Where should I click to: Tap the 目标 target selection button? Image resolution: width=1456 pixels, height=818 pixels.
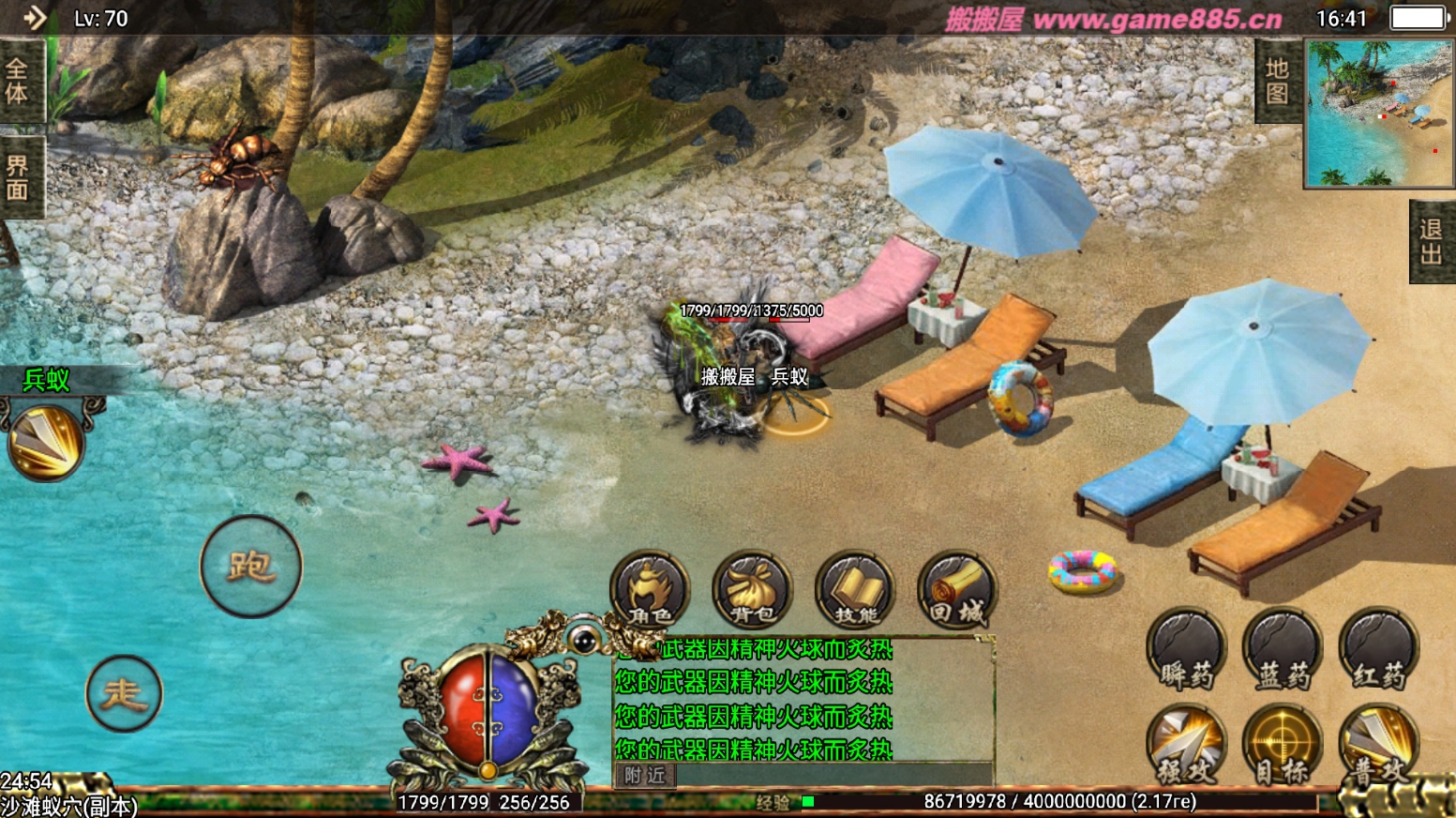click(x=1283, y=746)
